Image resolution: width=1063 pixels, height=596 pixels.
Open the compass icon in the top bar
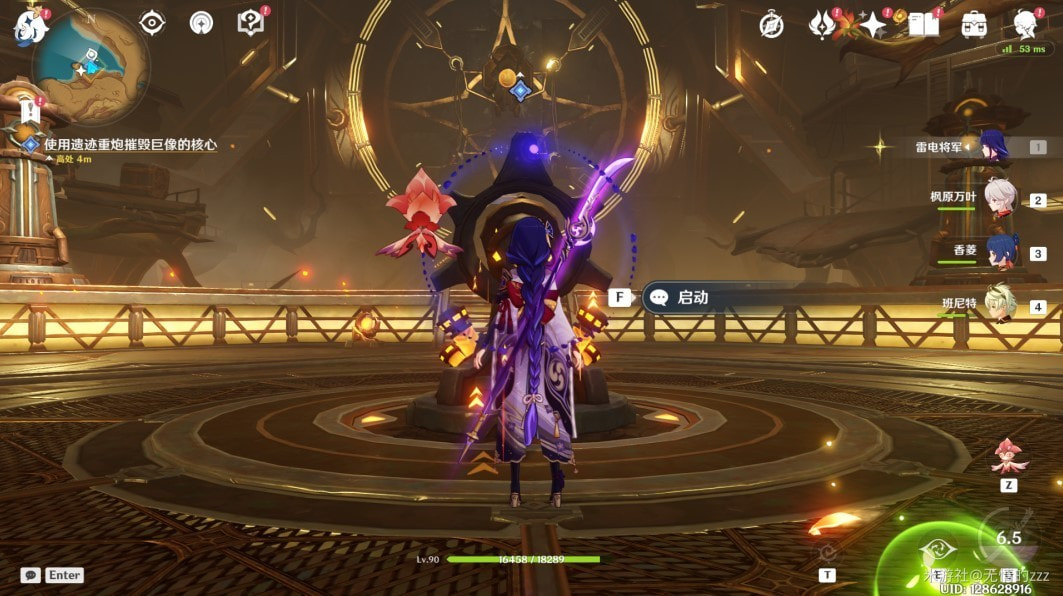pos(771,25)
